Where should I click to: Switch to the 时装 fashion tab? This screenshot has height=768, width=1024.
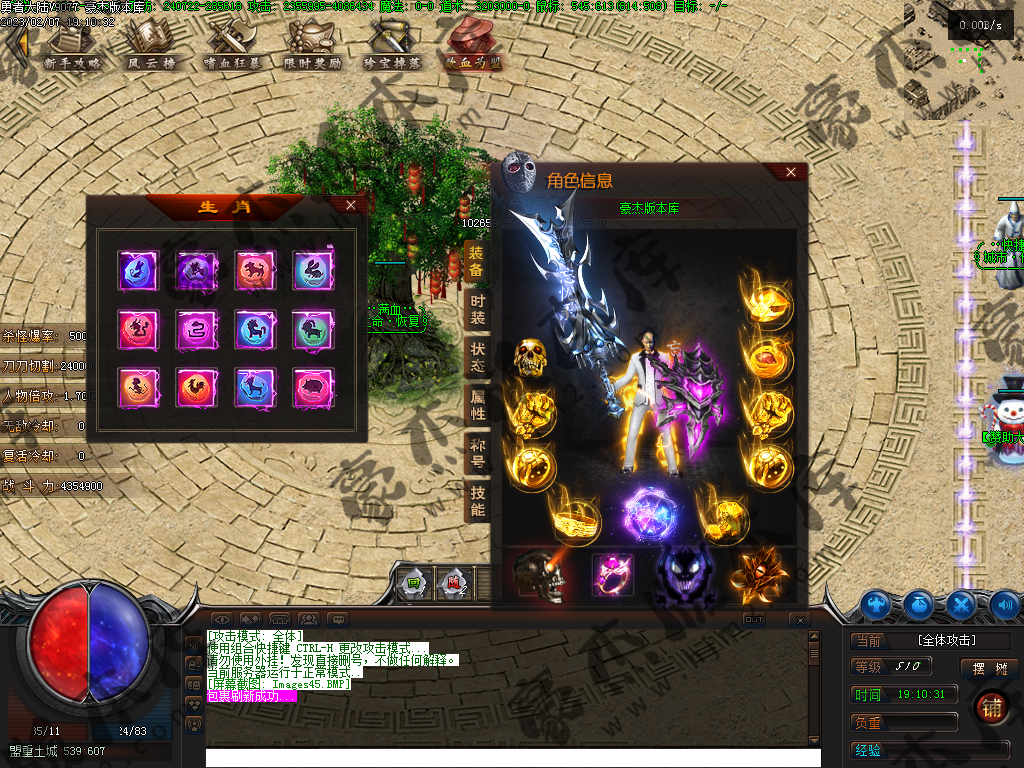(x=477, y=310)
